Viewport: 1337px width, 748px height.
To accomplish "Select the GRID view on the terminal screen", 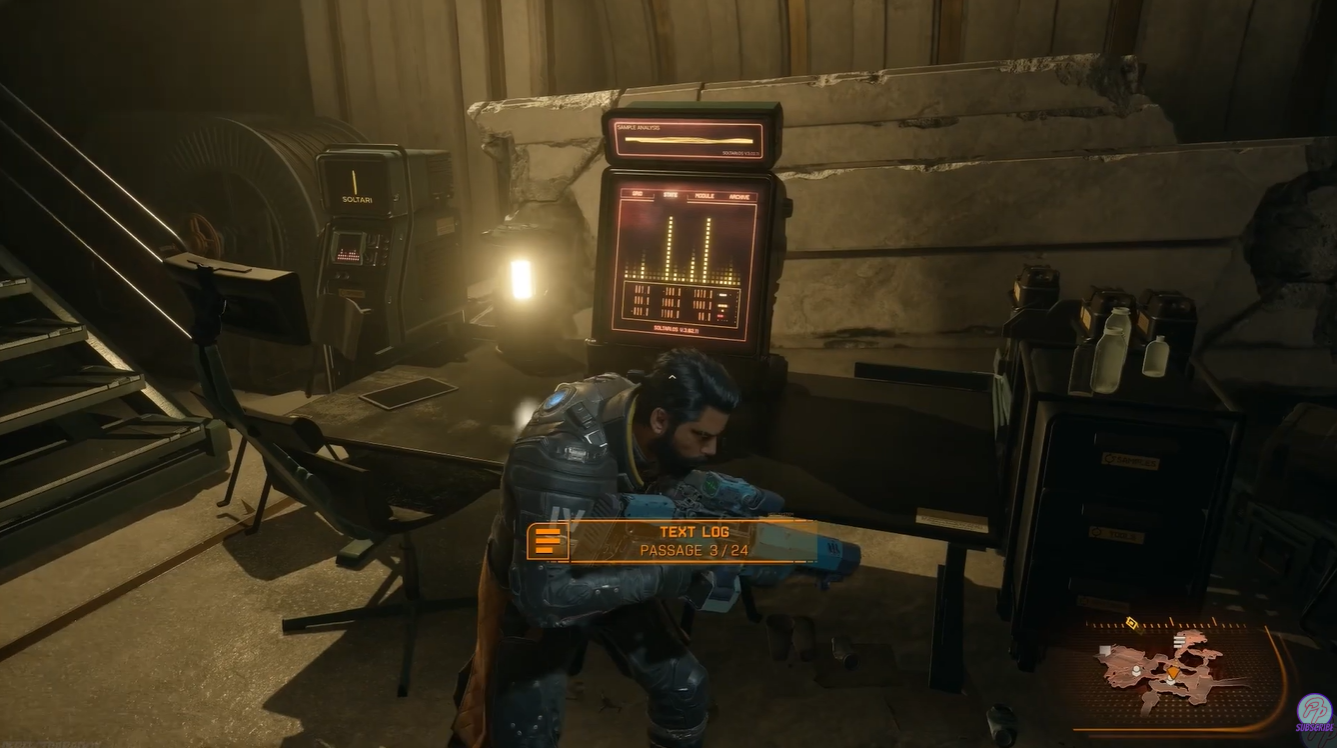I will pyautogui.click(x=637, y=194).
